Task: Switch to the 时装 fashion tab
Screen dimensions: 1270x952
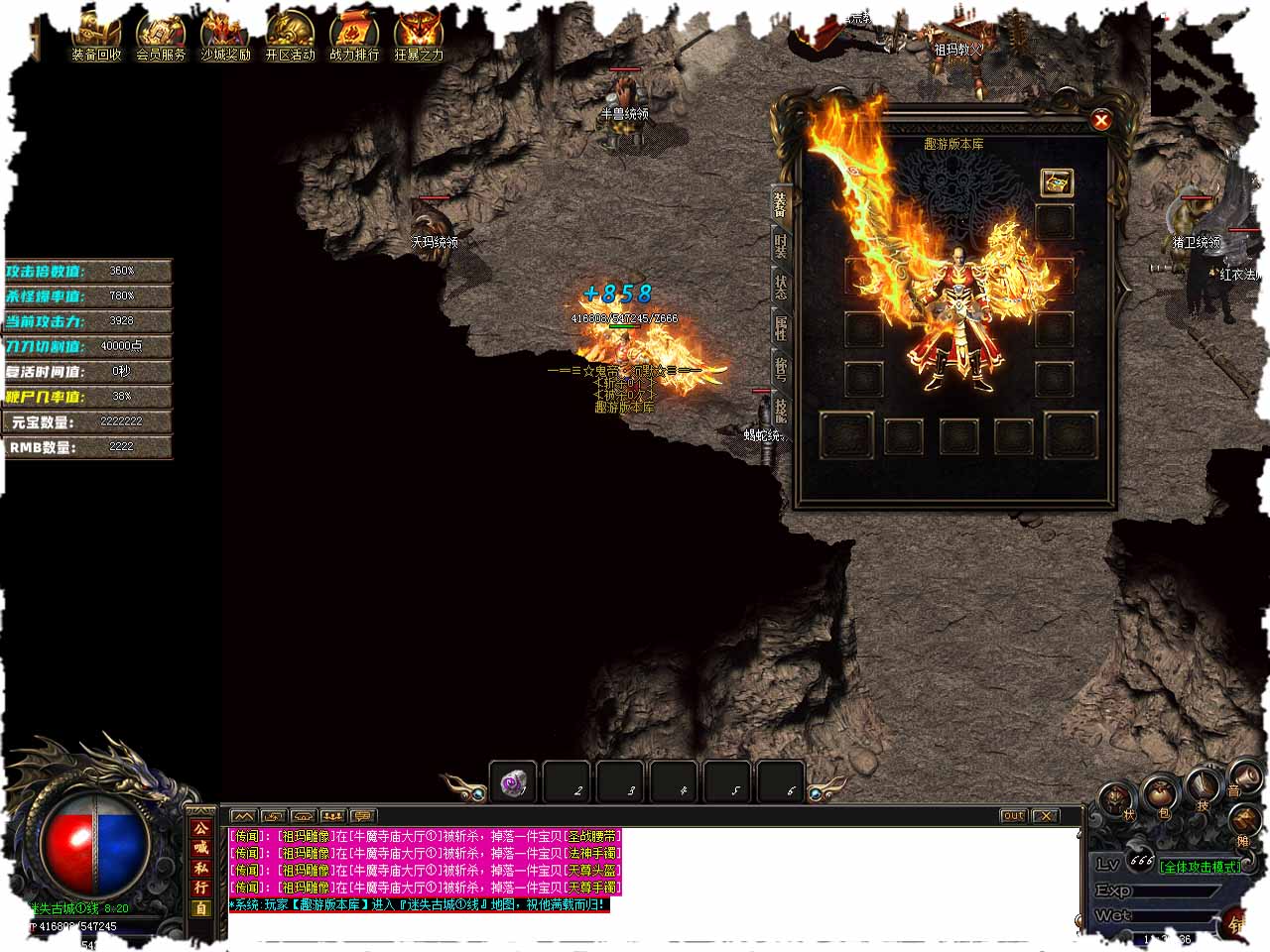Action: click(x=781, y=247)
